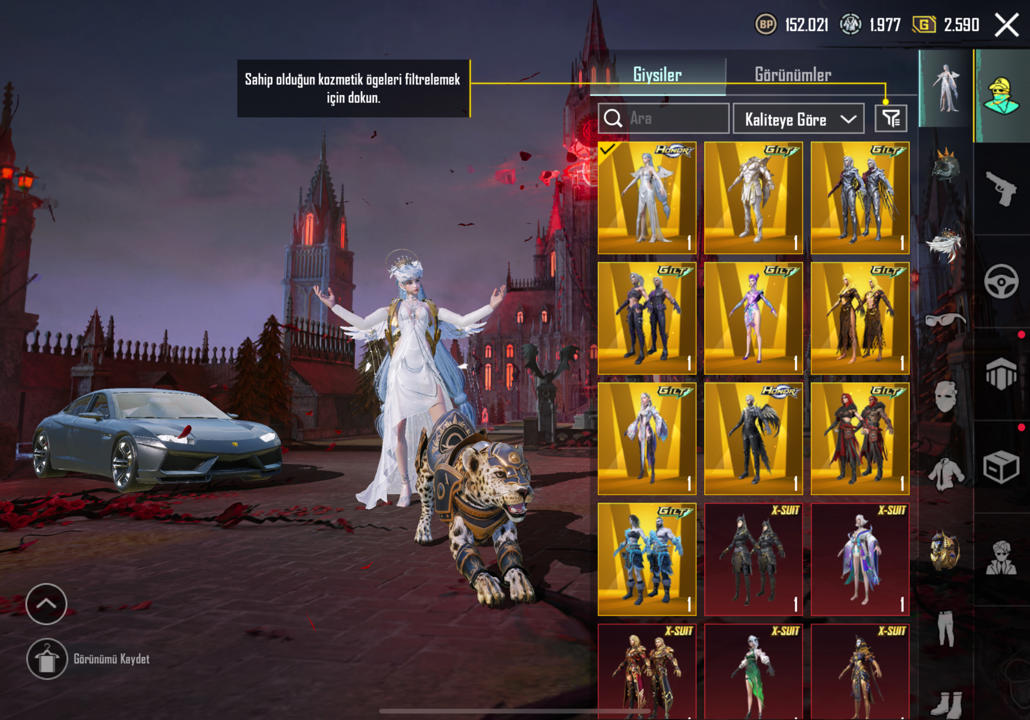The width and height of the screenshot is (1030, 720).
Task: Toggle the owned cosmetics filter button
Action: [890, 119]
